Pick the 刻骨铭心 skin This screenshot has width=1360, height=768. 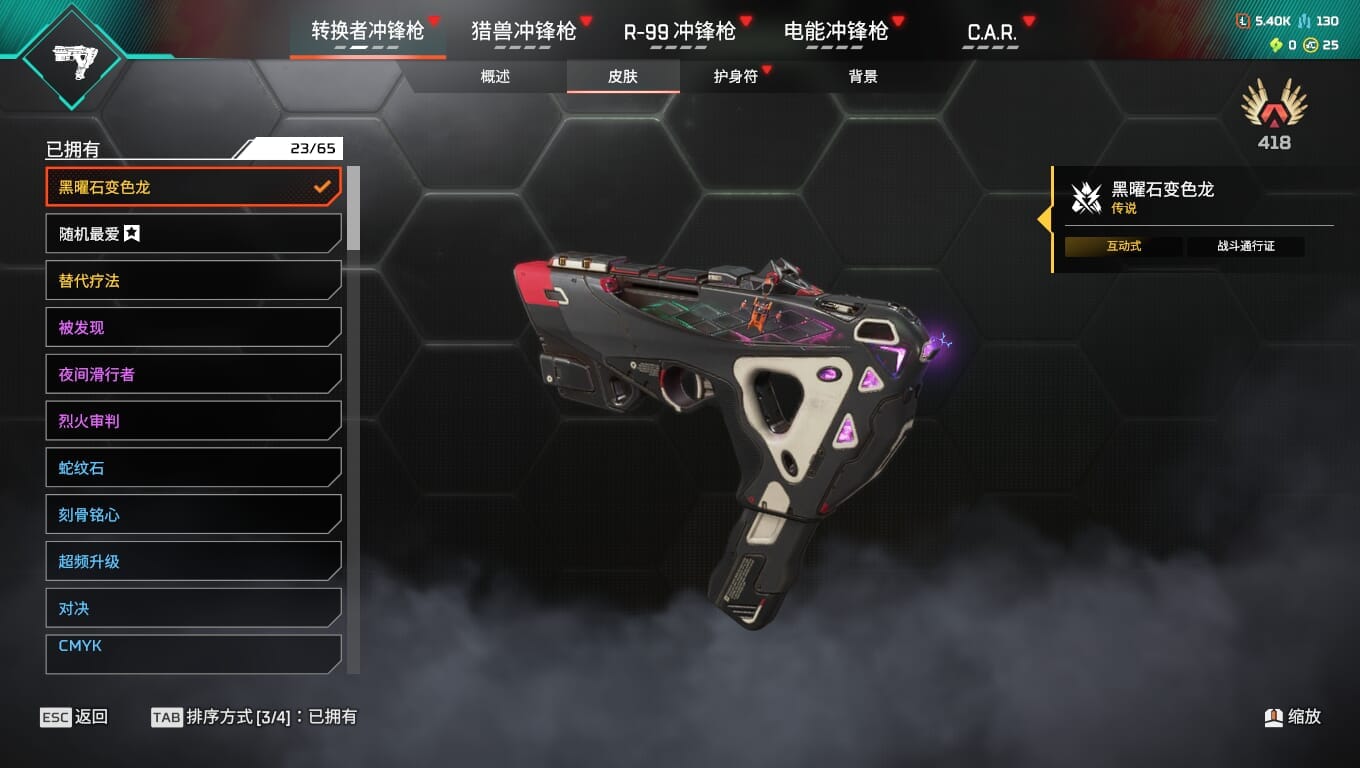pyautogui.click(x=193, y=515)
